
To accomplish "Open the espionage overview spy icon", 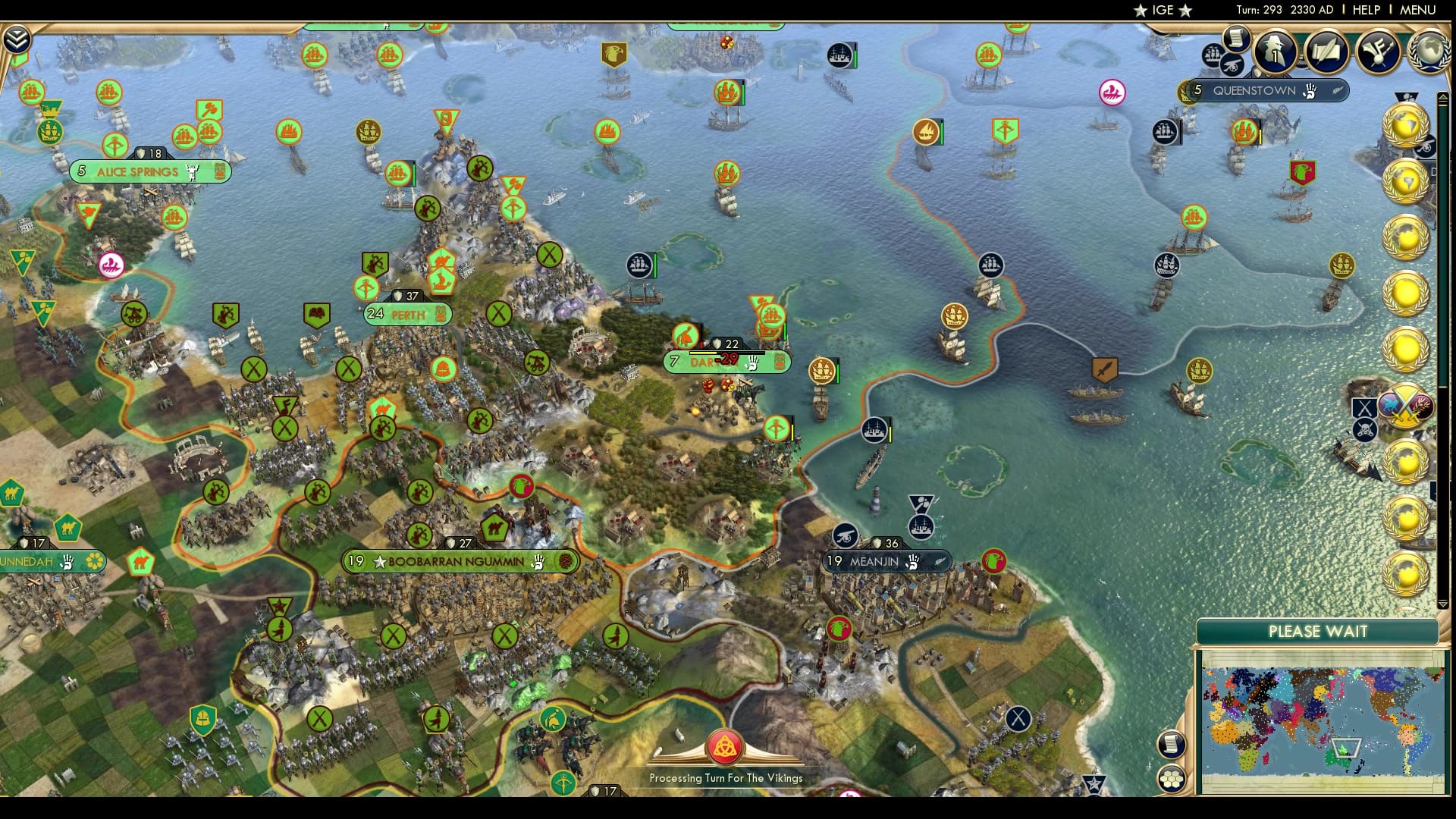I will point(1274,52).
